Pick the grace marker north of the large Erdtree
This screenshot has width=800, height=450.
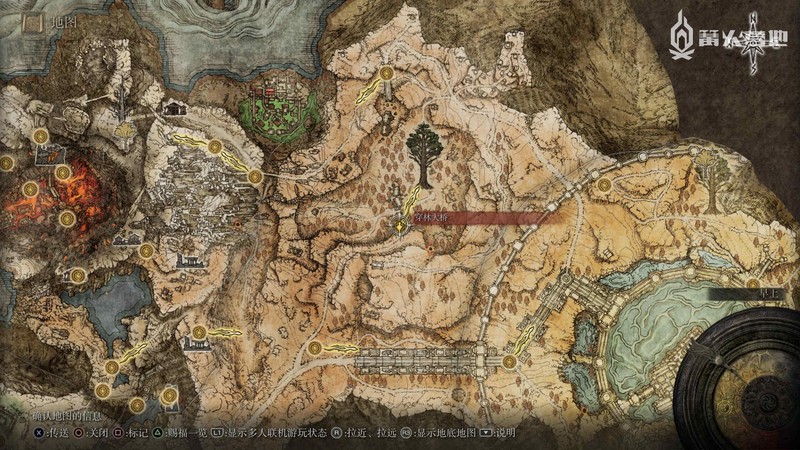pyautogui.click(x=386, y=73)
